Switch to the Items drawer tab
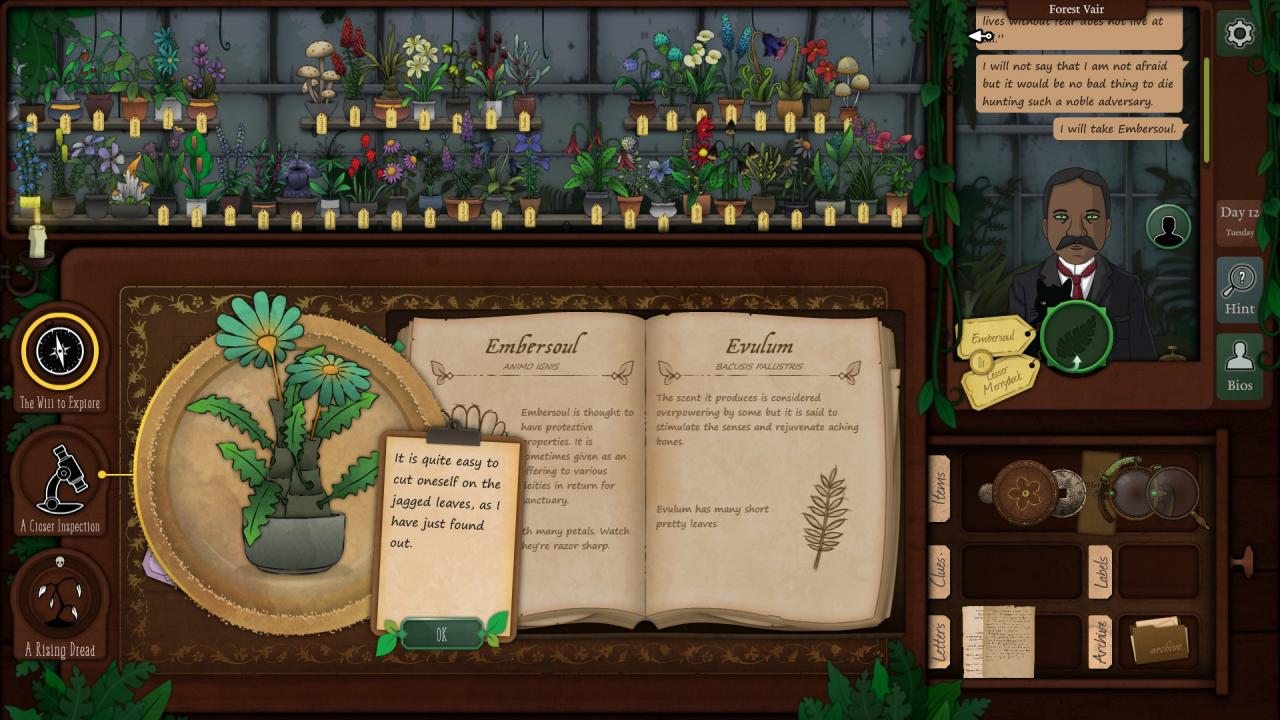 (939, 489)
